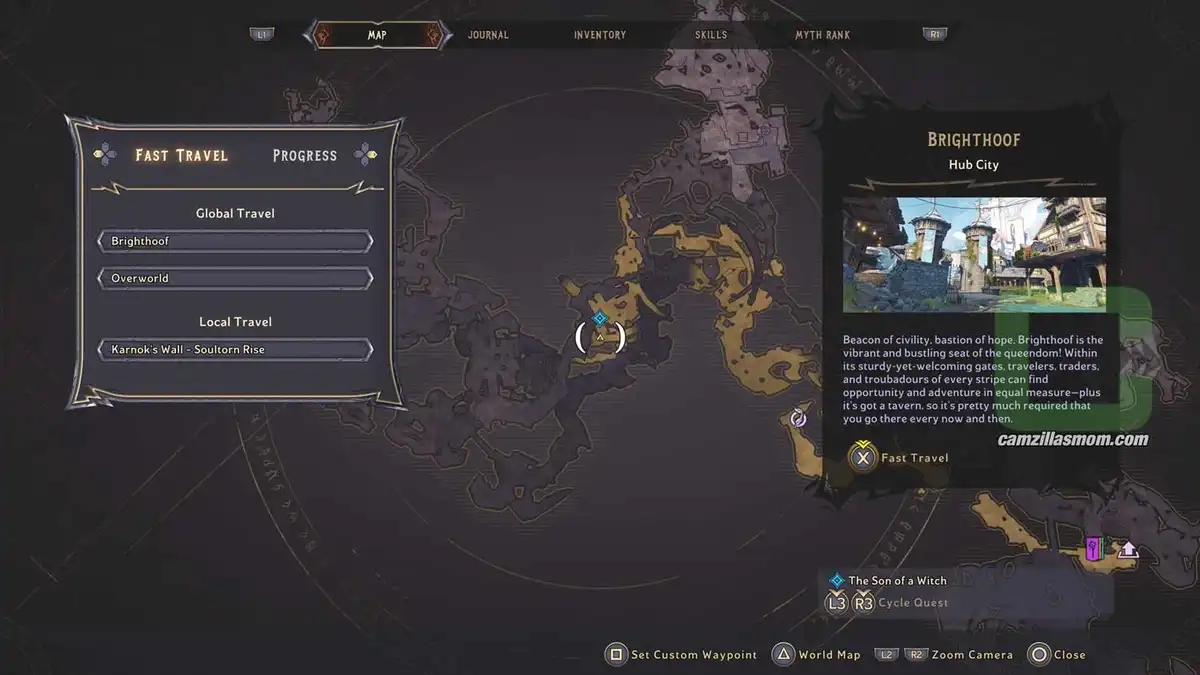The height and width of the screenshot is (675, 1200).
Task: Go to the Skills tab
Action: (711, 35)
